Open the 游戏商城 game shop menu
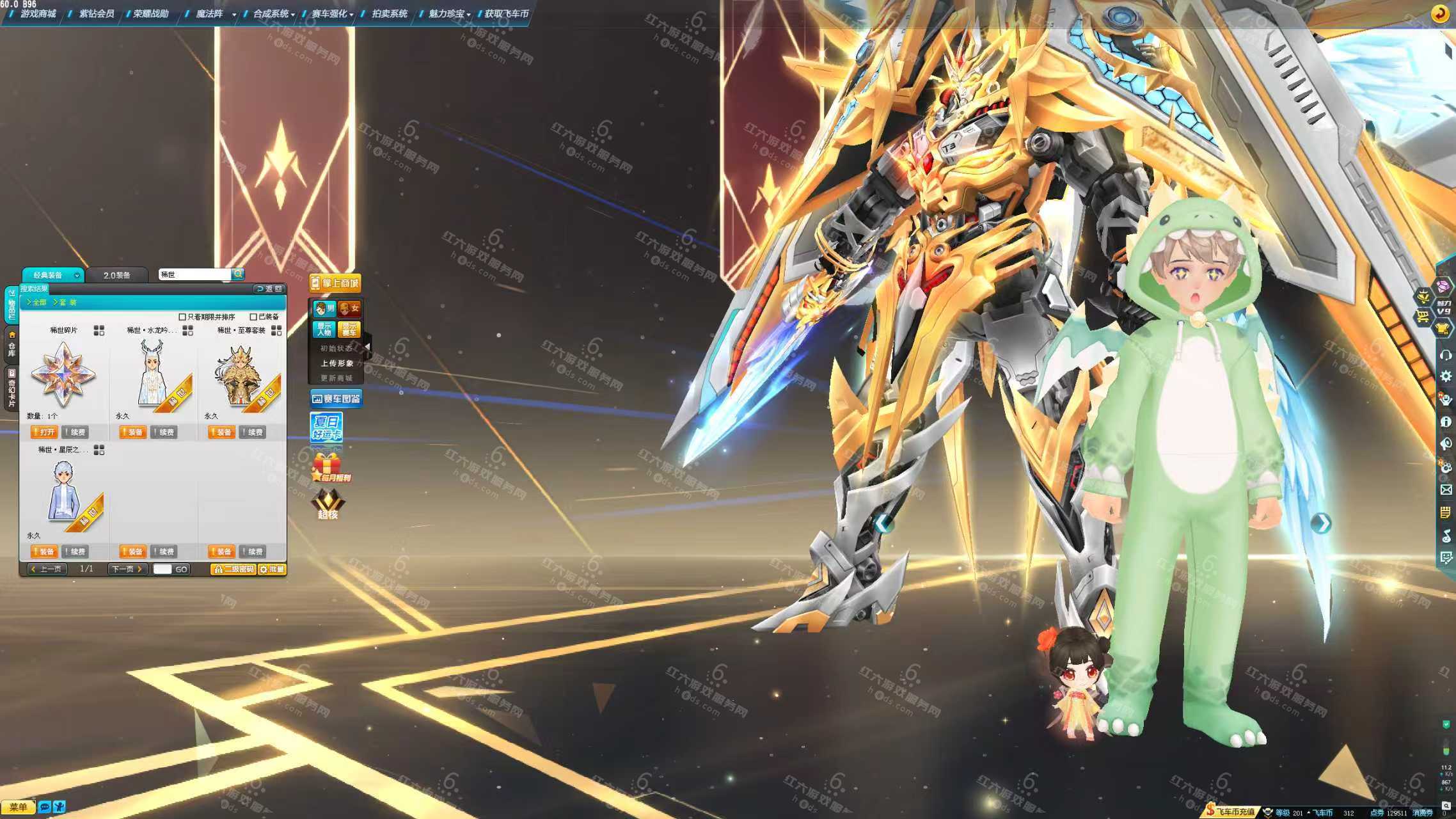This screenshot has height=819, width=1456. 38,13
